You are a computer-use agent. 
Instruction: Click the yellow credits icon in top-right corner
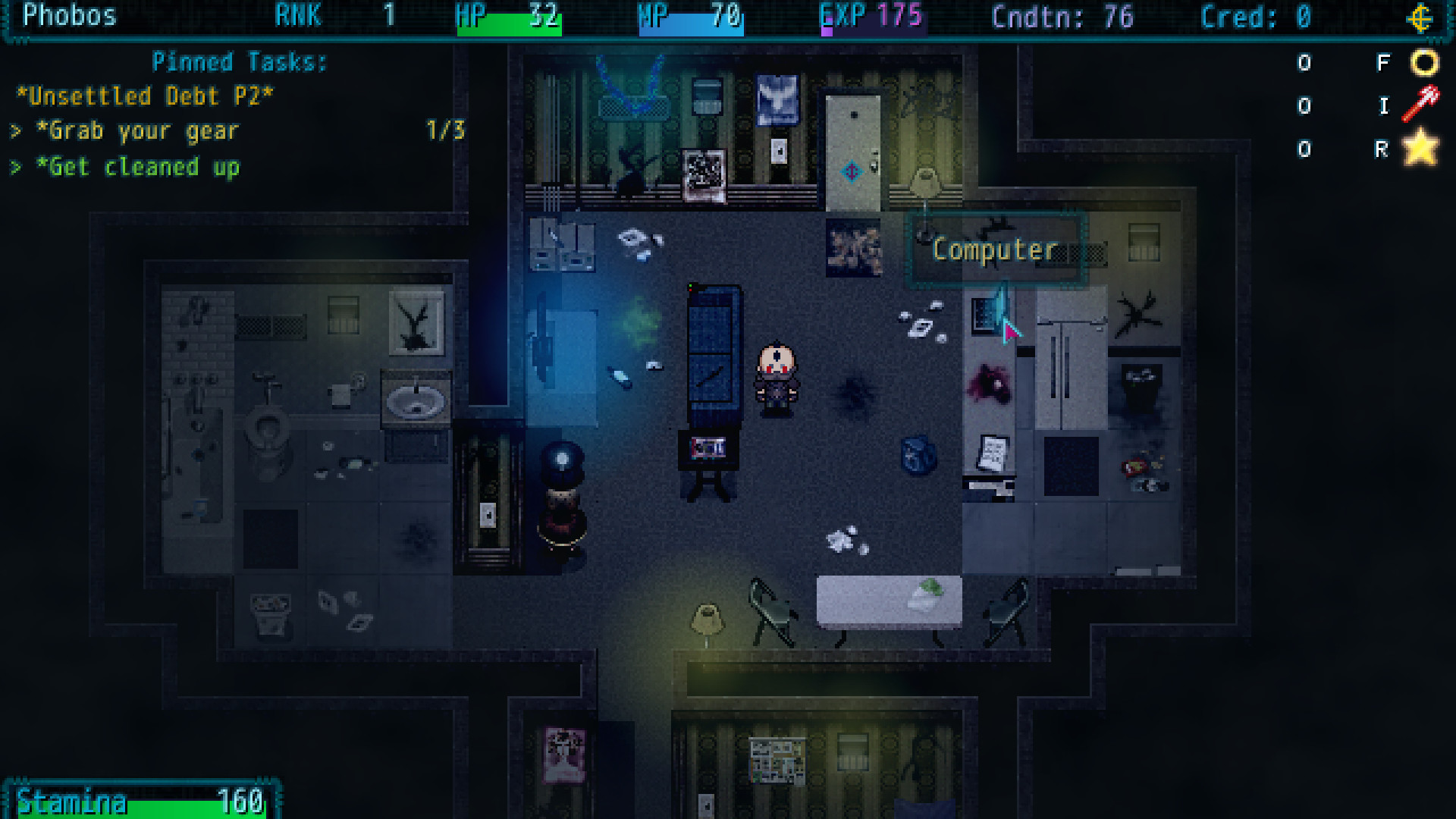(x=1420, y=18)
